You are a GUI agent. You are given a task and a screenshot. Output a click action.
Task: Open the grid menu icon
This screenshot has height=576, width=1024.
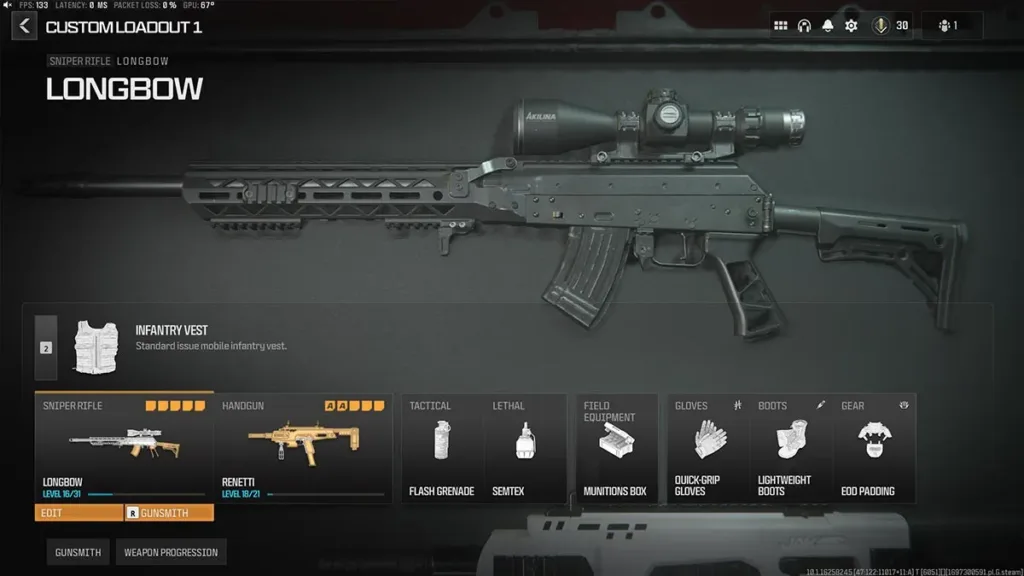781,26
